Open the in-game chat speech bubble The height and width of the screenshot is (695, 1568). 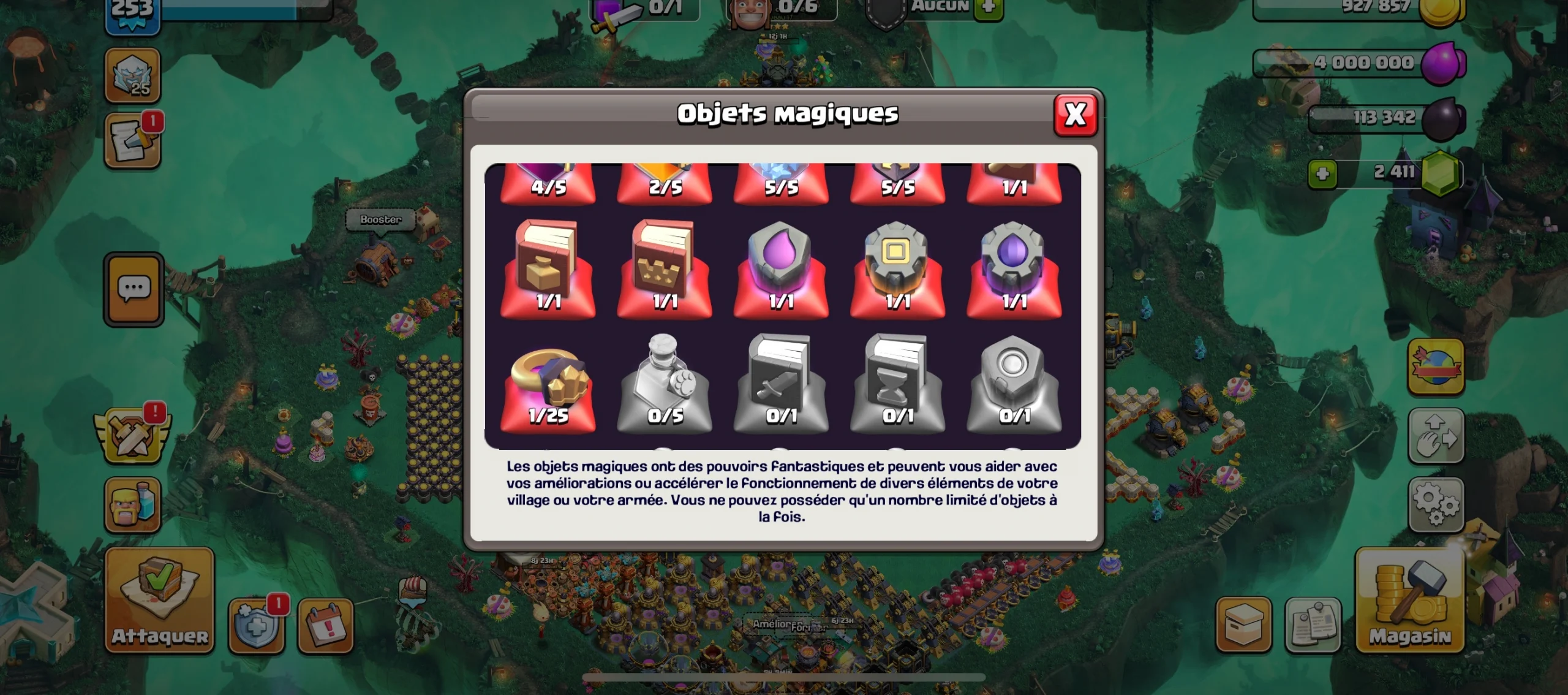(134, 289)
